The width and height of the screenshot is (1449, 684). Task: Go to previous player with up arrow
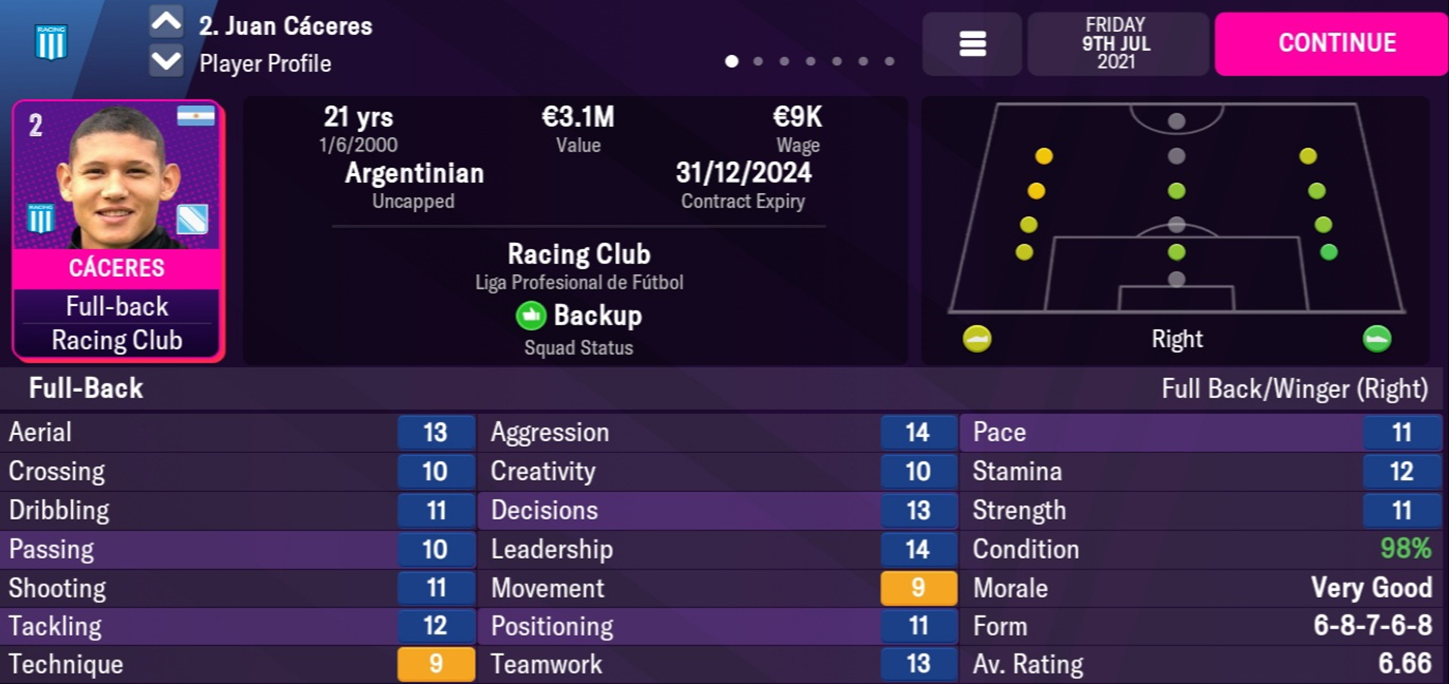click(x=166, y=22)
